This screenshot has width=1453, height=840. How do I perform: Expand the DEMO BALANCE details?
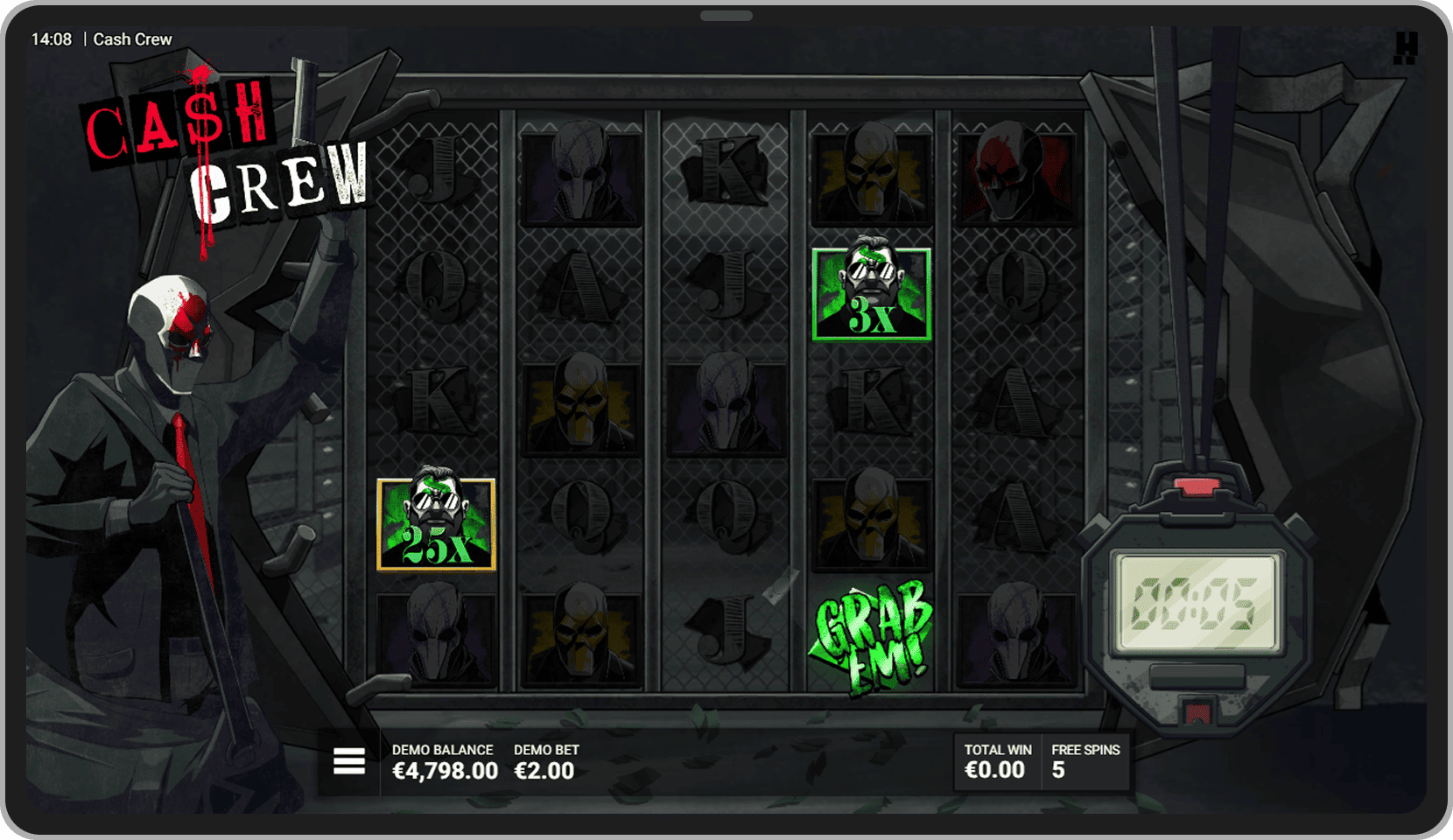[x=443, y=761]
